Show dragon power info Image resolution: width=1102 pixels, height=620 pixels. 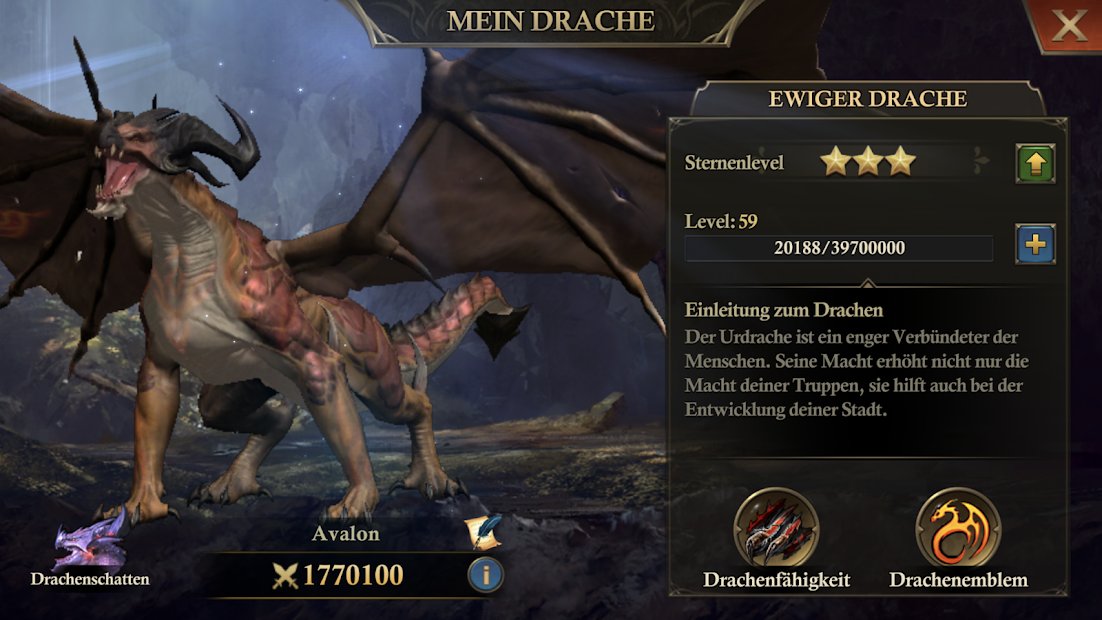pos(485,575)
